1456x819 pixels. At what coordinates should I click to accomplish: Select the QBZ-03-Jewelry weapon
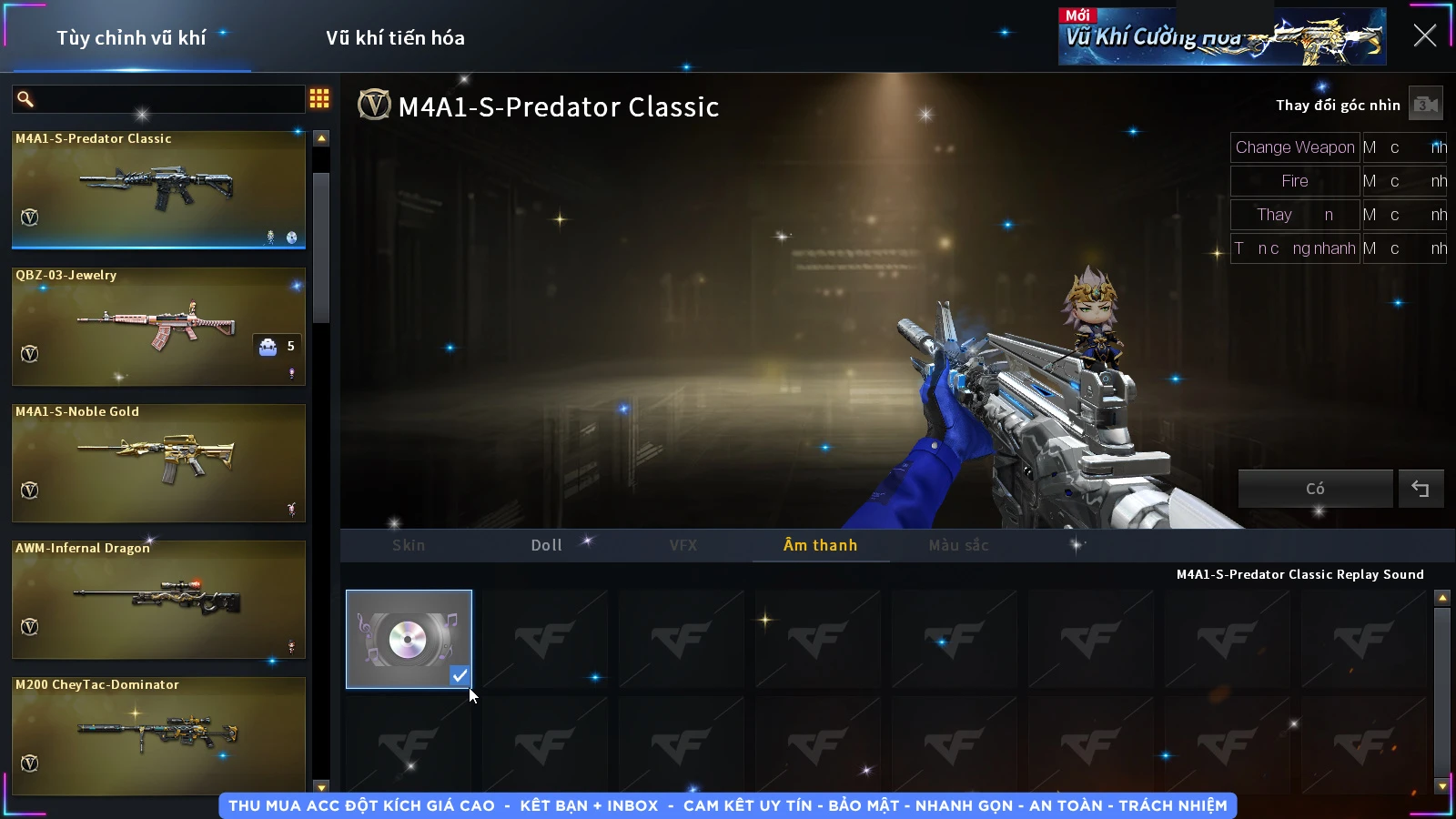pos(158,326)
